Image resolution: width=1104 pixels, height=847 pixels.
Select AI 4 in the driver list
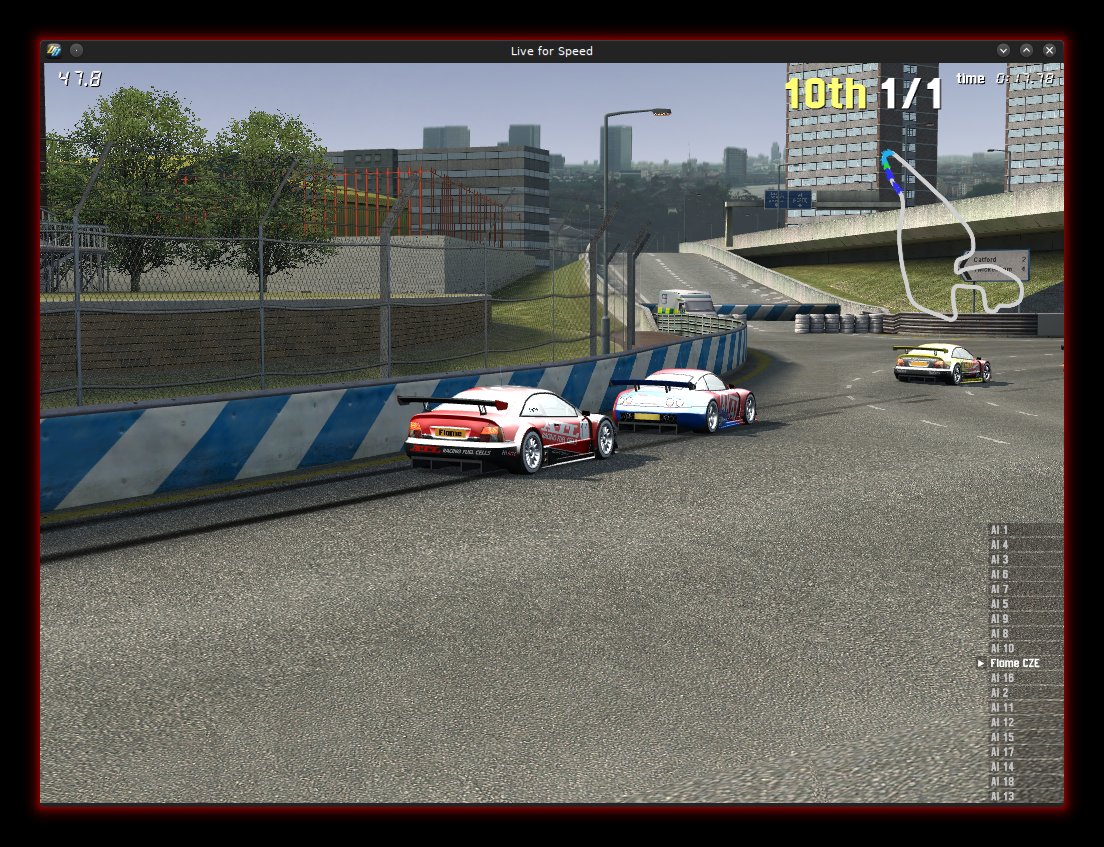1000,545
